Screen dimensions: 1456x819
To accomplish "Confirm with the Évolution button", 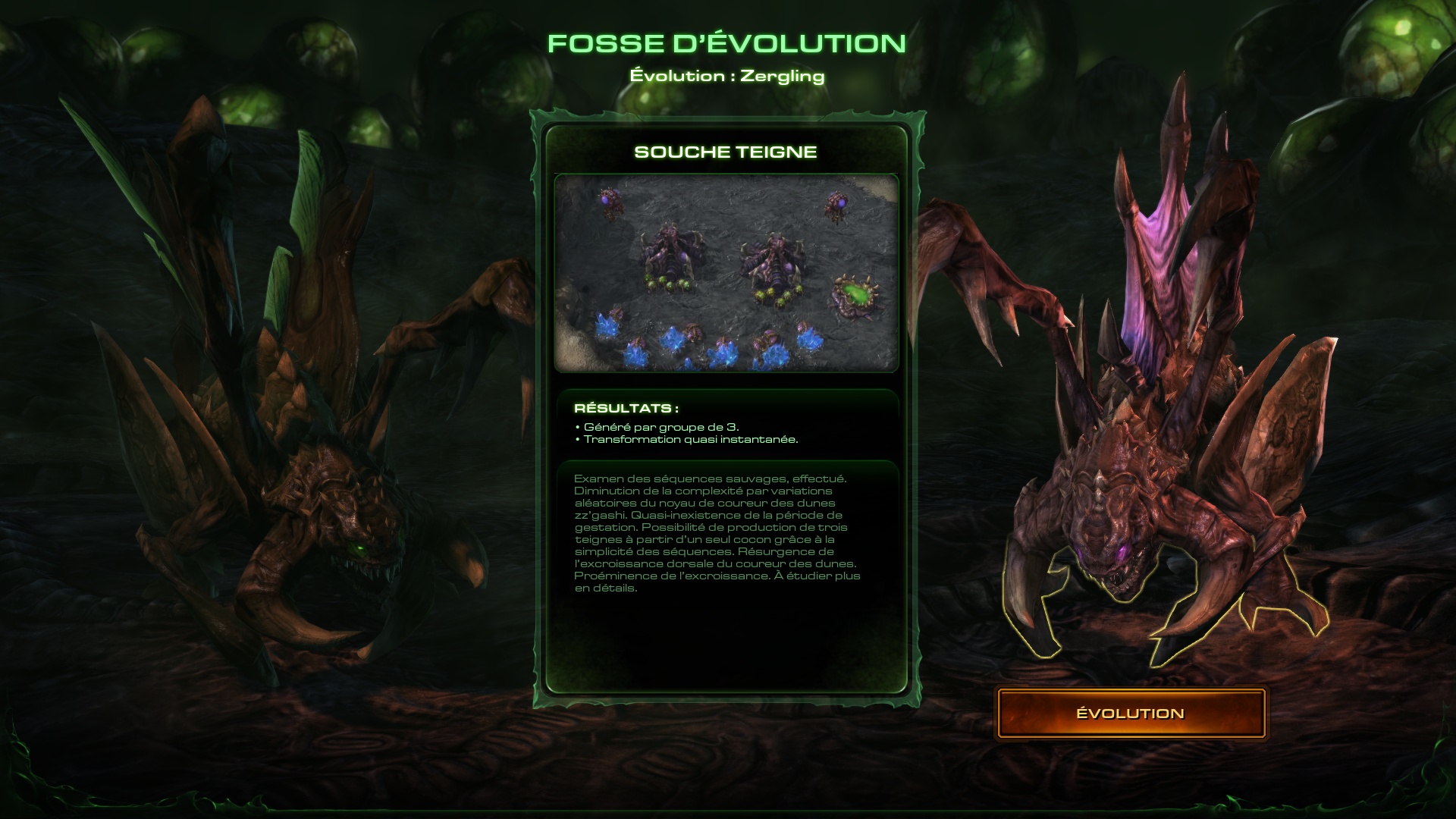I will [1130, 713].
